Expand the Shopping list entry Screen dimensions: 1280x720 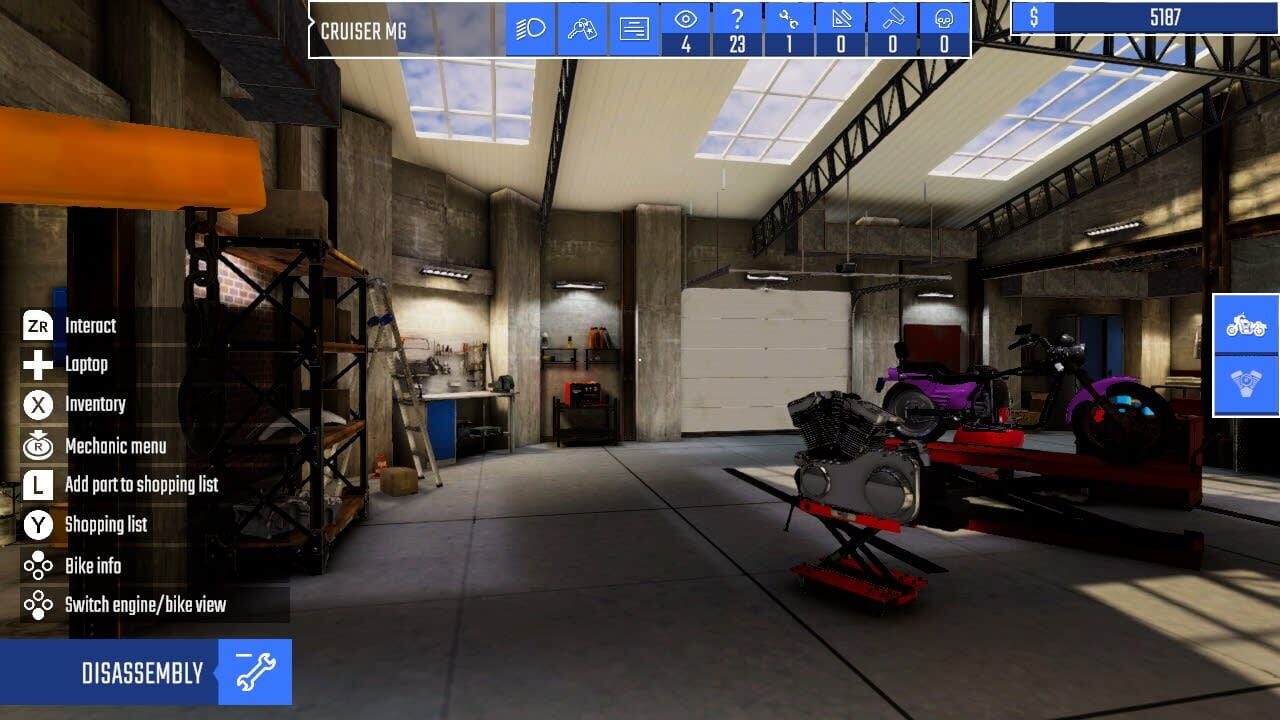click(x=105, y=525)
